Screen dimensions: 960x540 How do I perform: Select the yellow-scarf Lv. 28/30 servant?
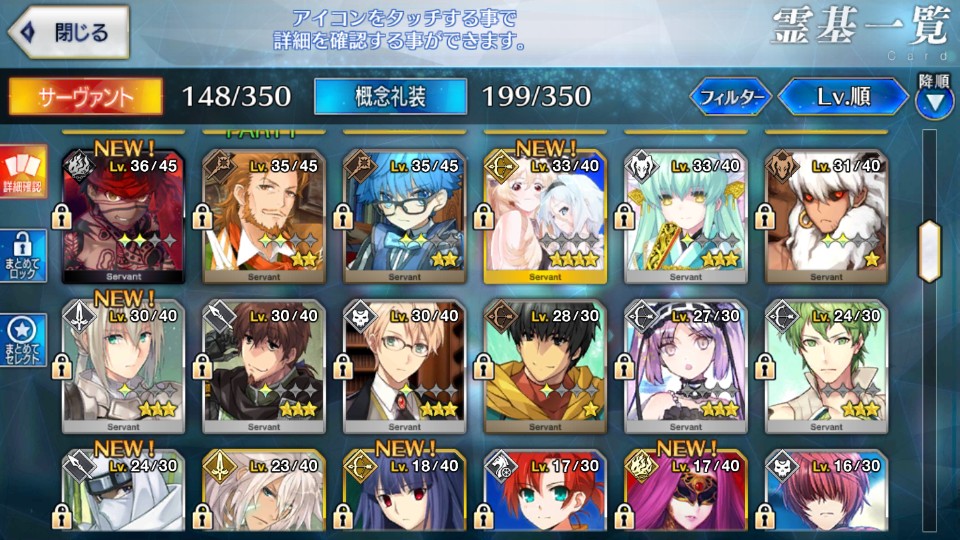(544, 366)
